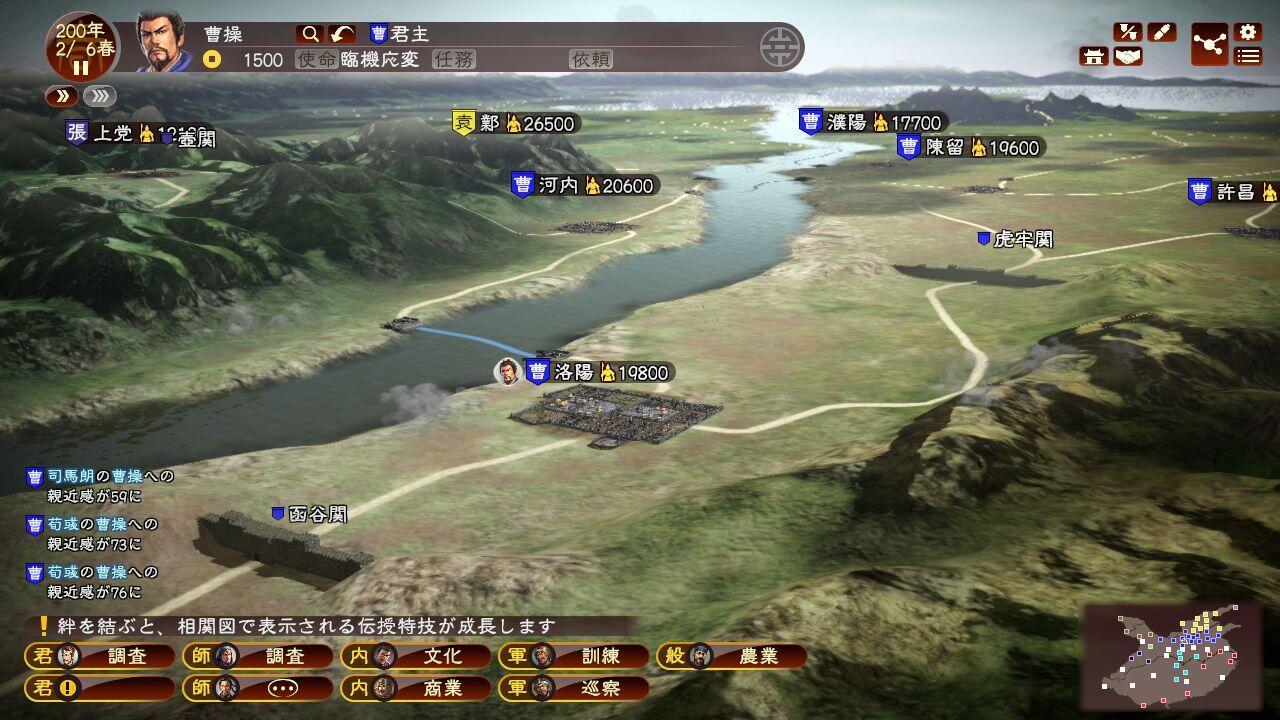Click the magnifier search icon beside 曹操
The image size is (1280, 720).
310,33
